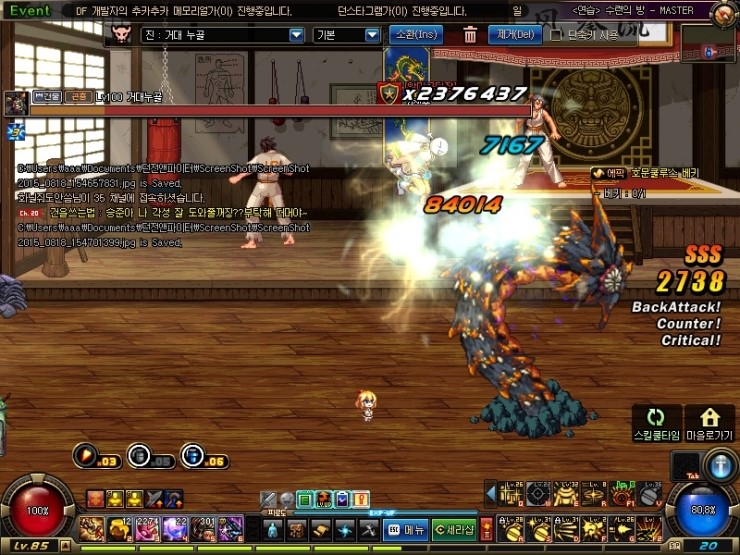The height and width of the screenshot is (555, 740).
Task: Click the round blue sword emblem button
Action: 721,467
